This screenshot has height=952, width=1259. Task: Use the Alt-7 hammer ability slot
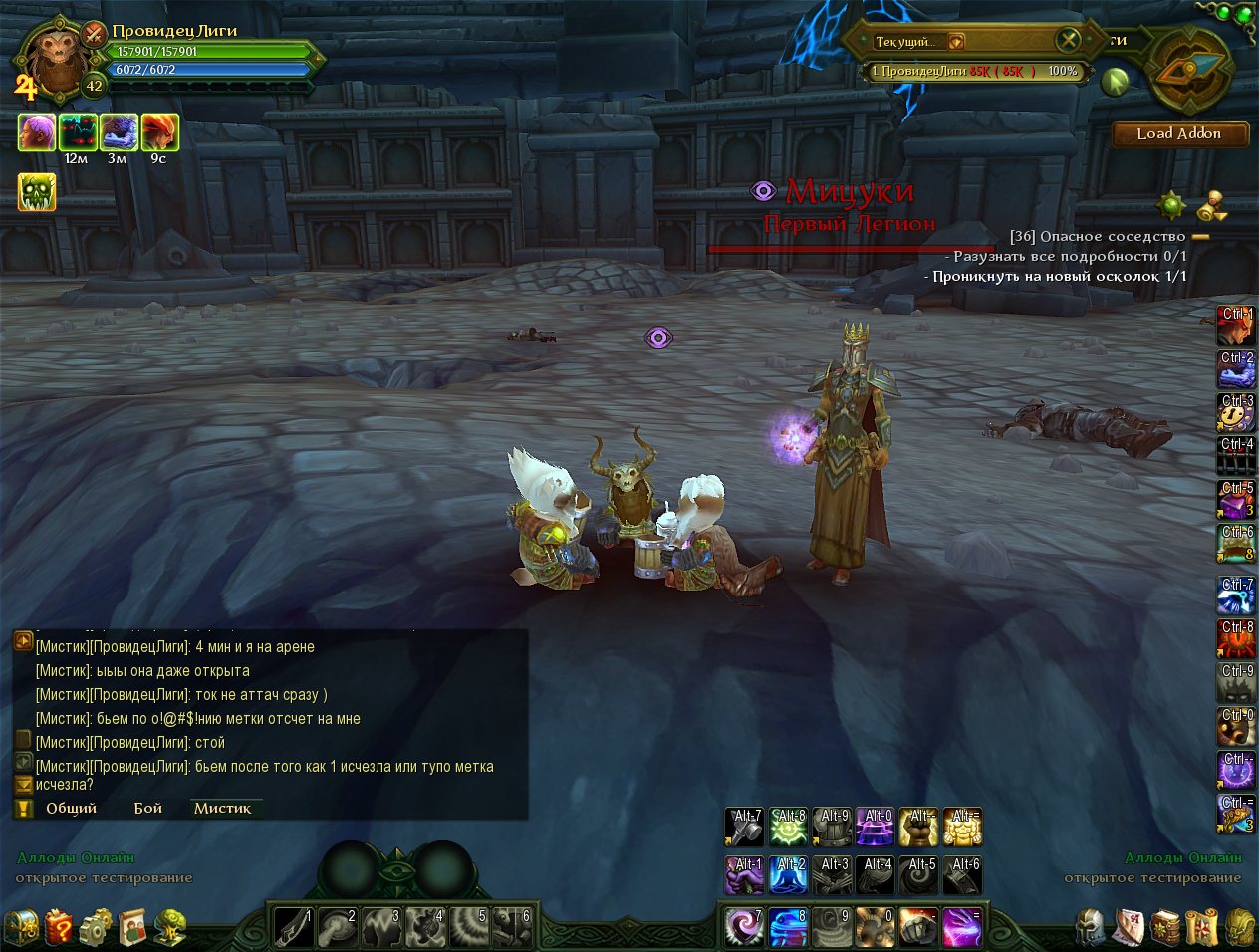(743, 827)
